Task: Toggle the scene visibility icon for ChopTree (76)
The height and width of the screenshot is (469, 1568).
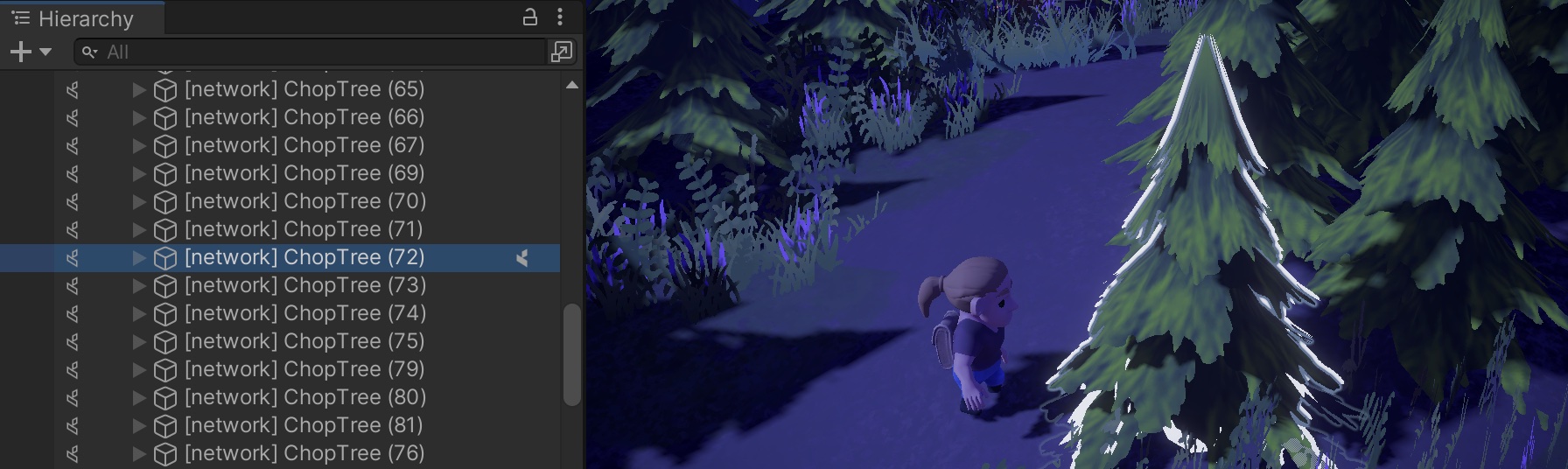Action: [x=73, y=453]
